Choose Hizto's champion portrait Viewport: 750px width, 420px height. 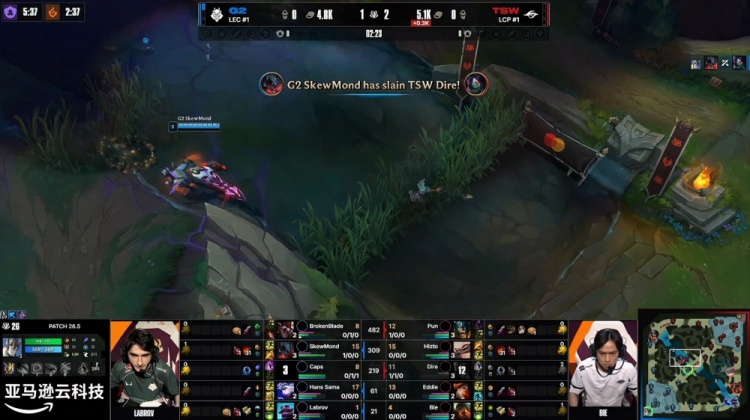pyautogui.click(x=460, y=349)
